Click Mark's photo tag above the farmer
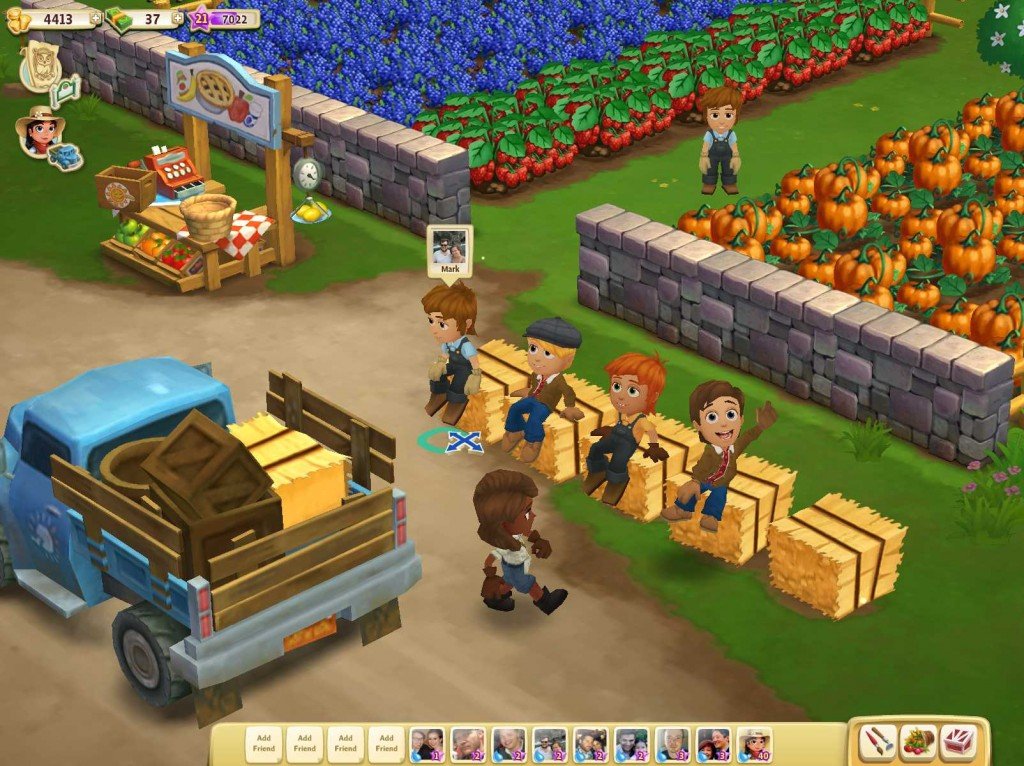Viewport: 1024px width, 766px height. [x=449, y=251]
